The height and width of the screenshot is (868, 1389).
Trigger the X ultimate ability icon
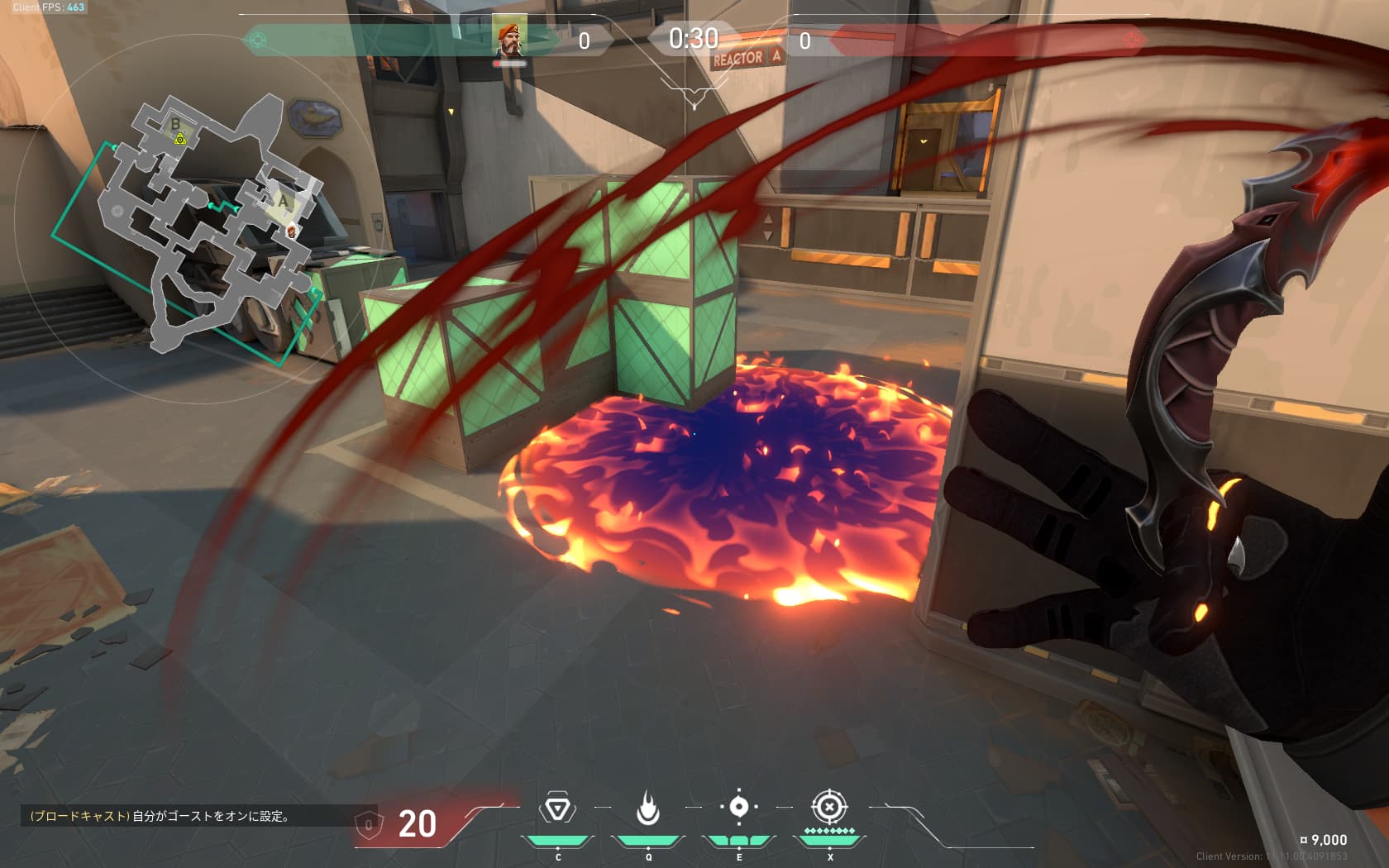coord(829,807)
